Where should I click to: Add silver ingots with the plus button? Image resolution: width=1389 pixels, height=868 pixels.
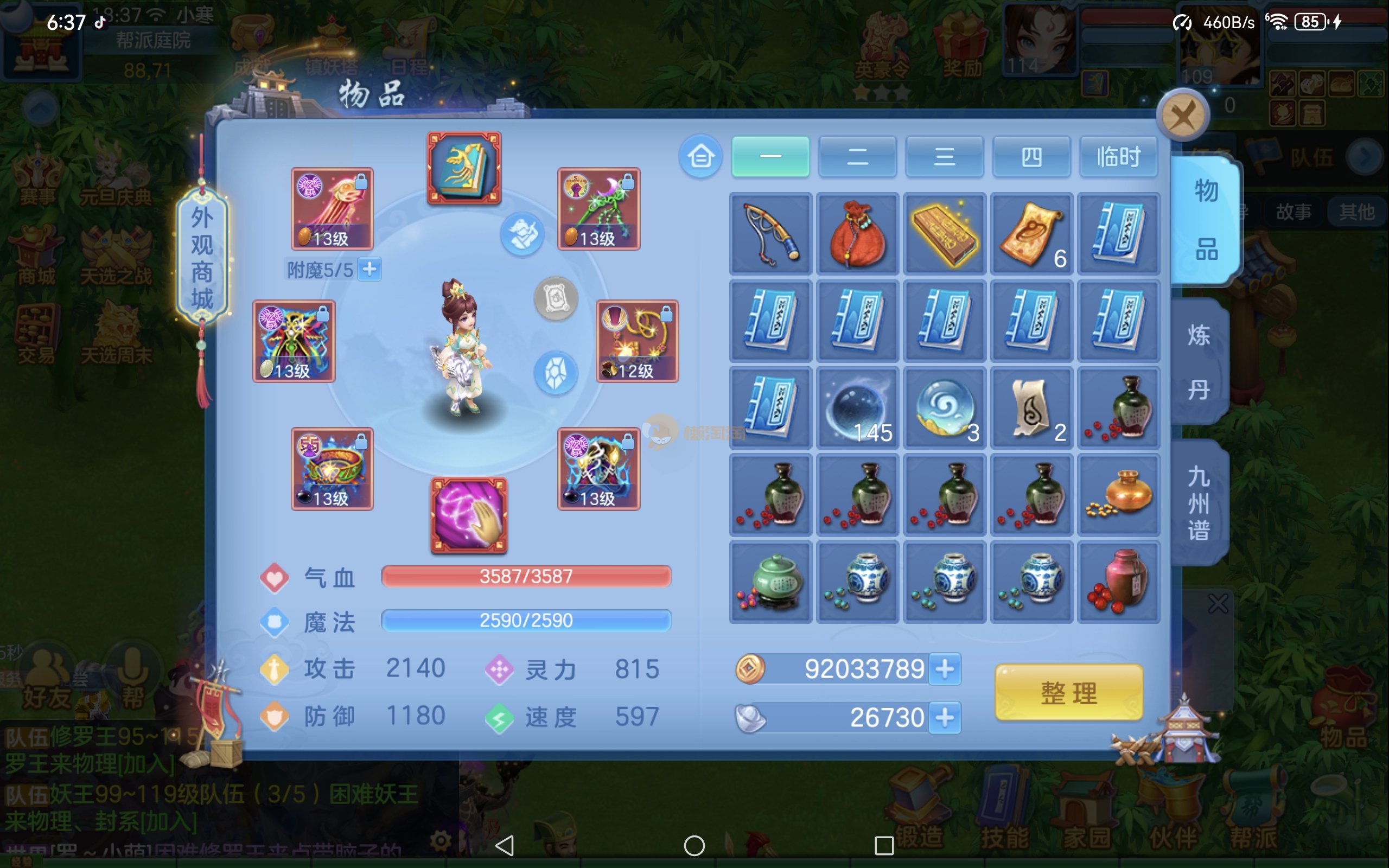click(945, 718)
